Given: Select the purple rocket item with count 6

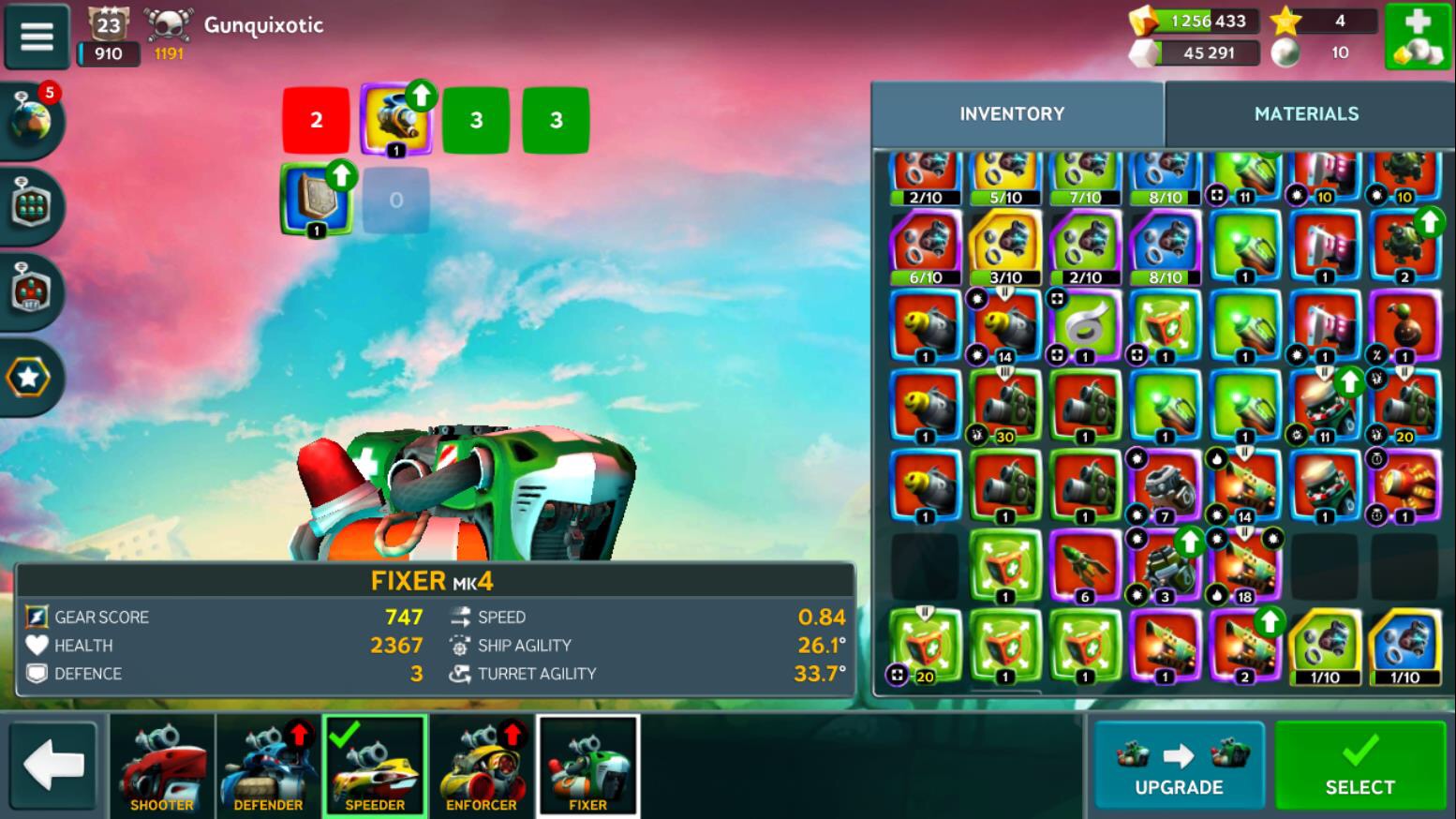Looking at the screenshot, I should pos(1085,567).
